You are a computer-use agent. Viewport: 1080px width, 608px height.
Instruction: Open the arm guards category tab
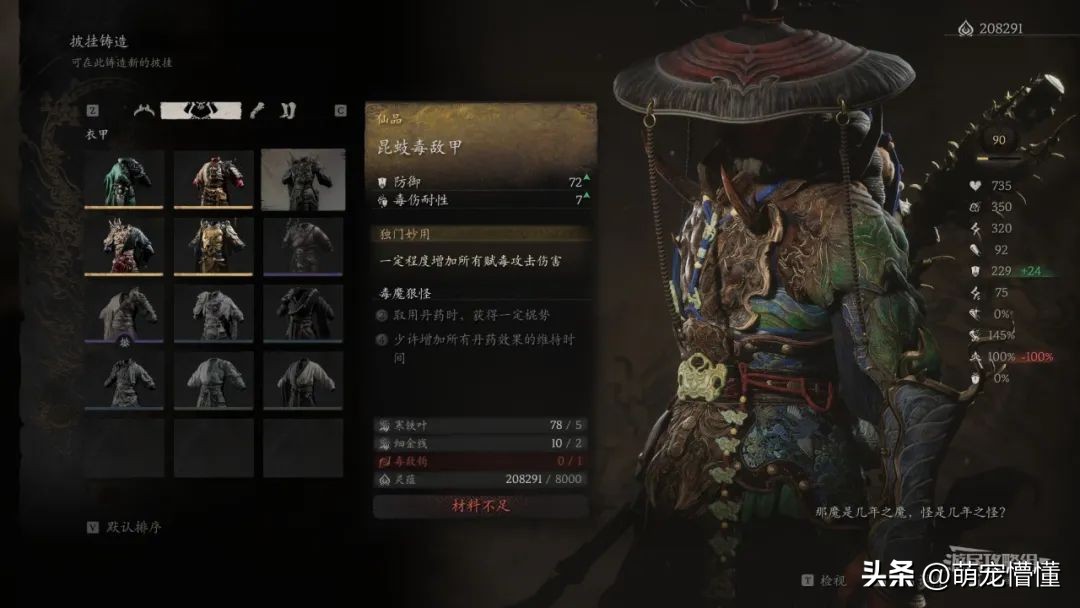pyautogui.click(x=255, y=110)
